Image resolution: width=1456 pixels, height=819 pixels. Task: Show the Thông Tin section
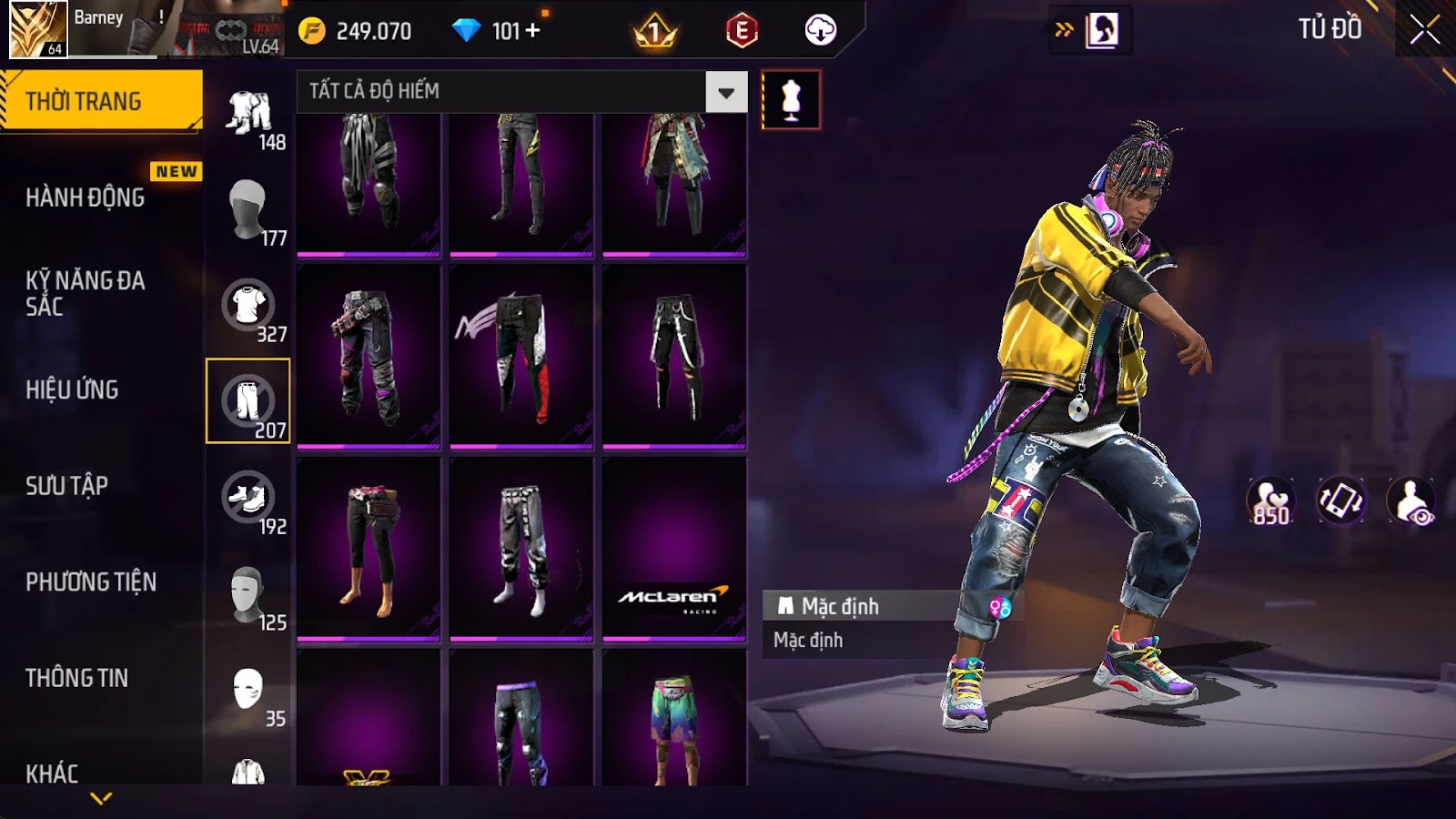77,678
